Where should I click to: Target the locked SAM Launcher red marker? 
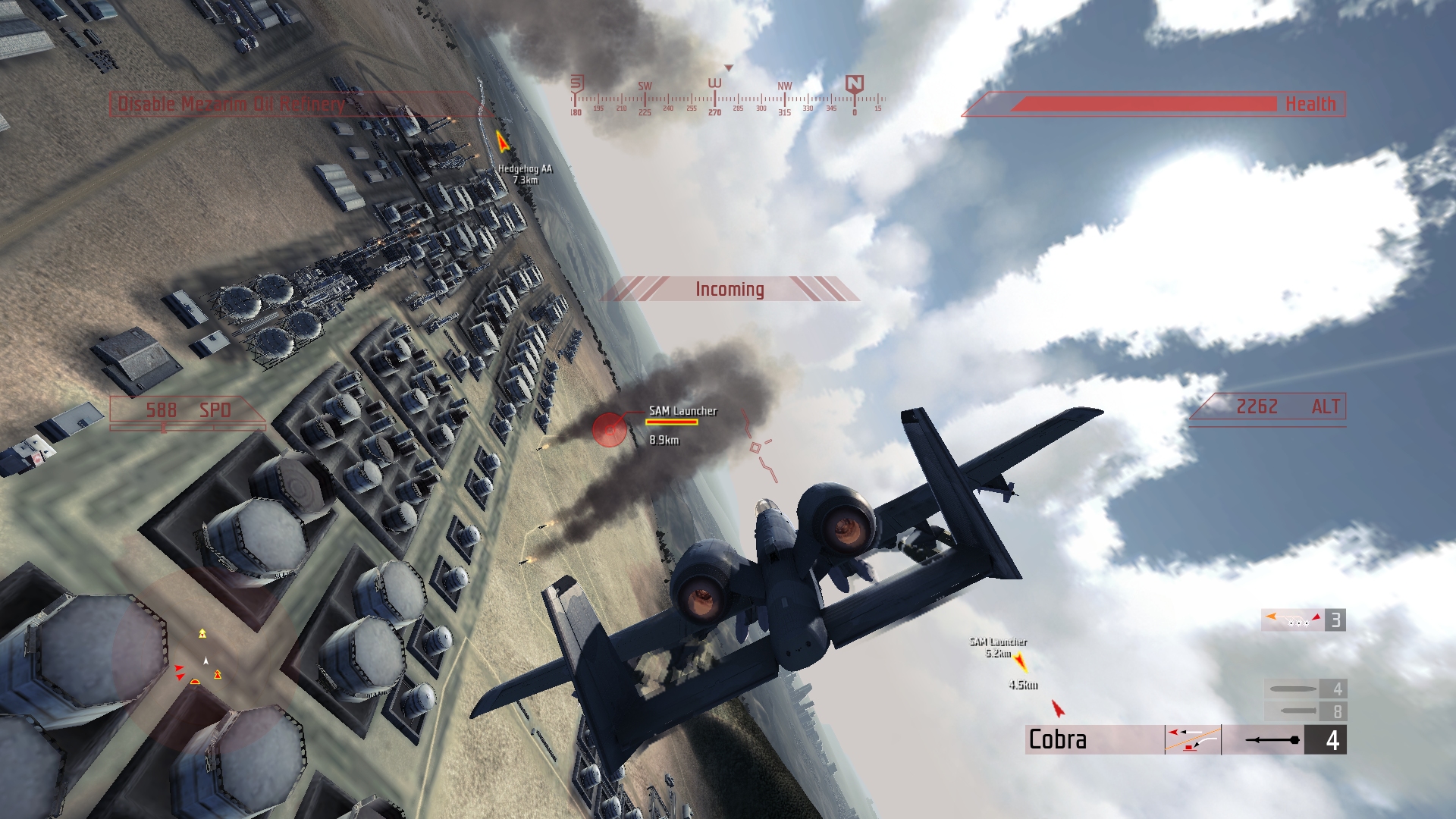(x=609, y=430)
